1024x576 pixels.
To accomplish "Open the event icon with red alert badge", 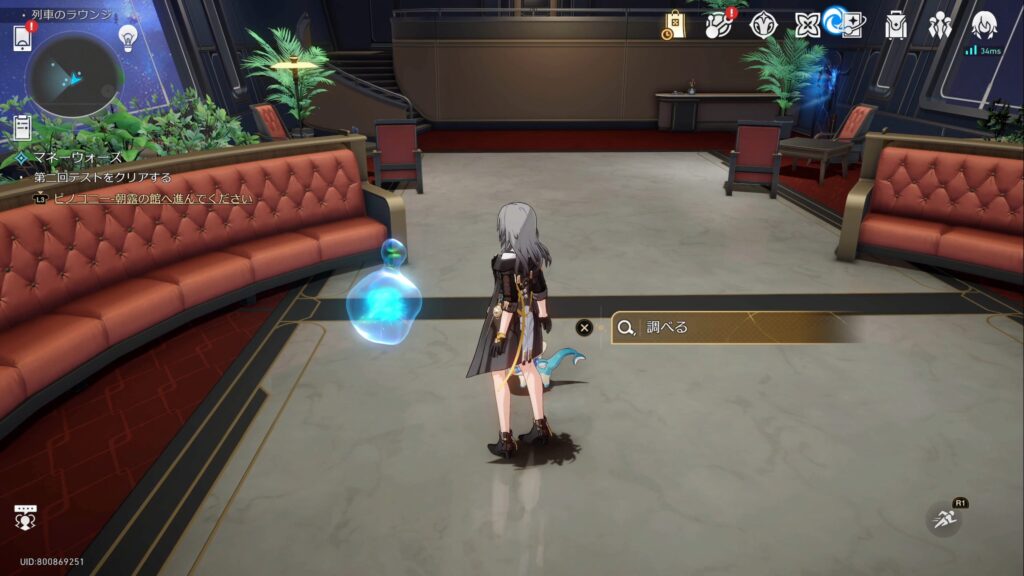I will 718,25.
